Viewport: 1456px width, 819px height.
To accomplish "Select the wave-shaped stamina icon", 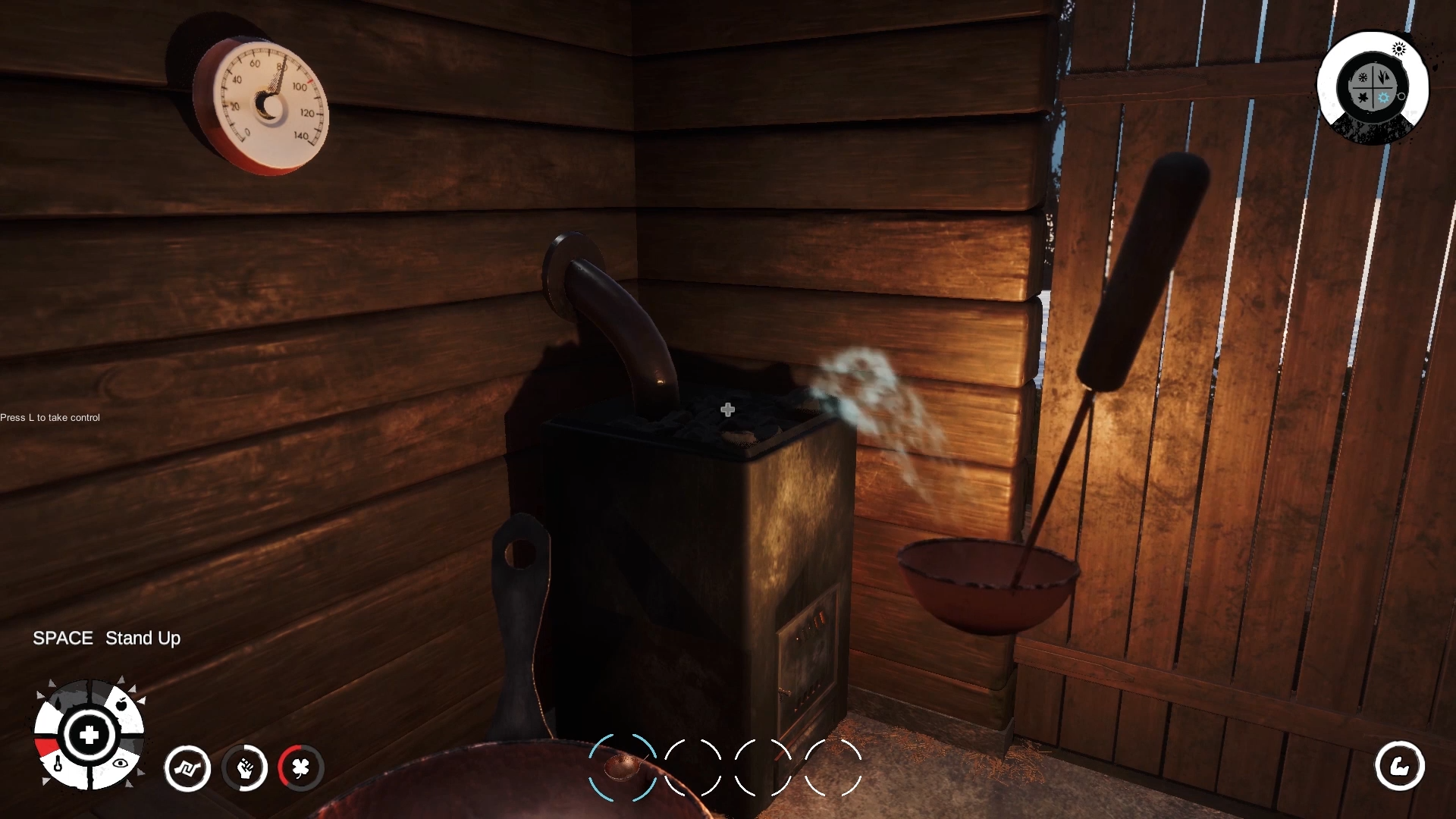I will coord(187,768).
